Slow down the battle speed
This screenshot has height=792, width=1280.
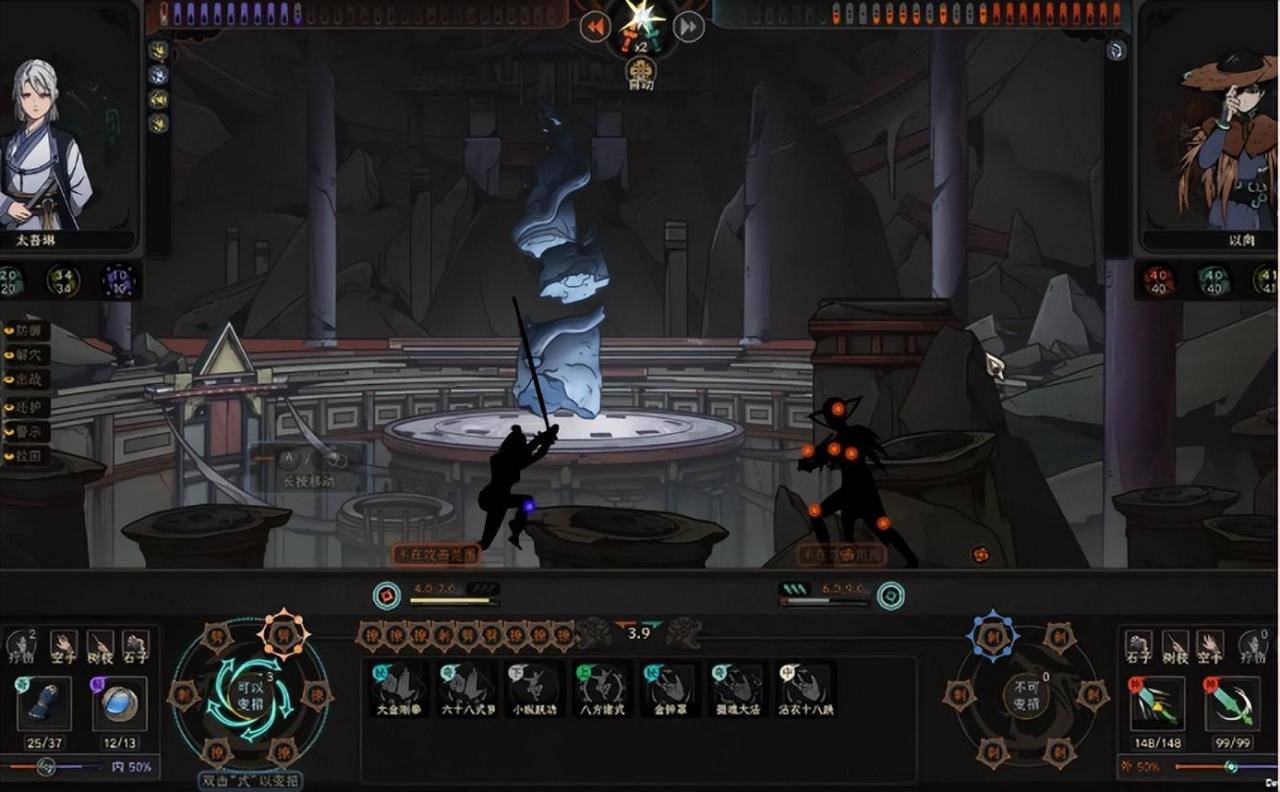pyautogui.click(x=595, y=26)
